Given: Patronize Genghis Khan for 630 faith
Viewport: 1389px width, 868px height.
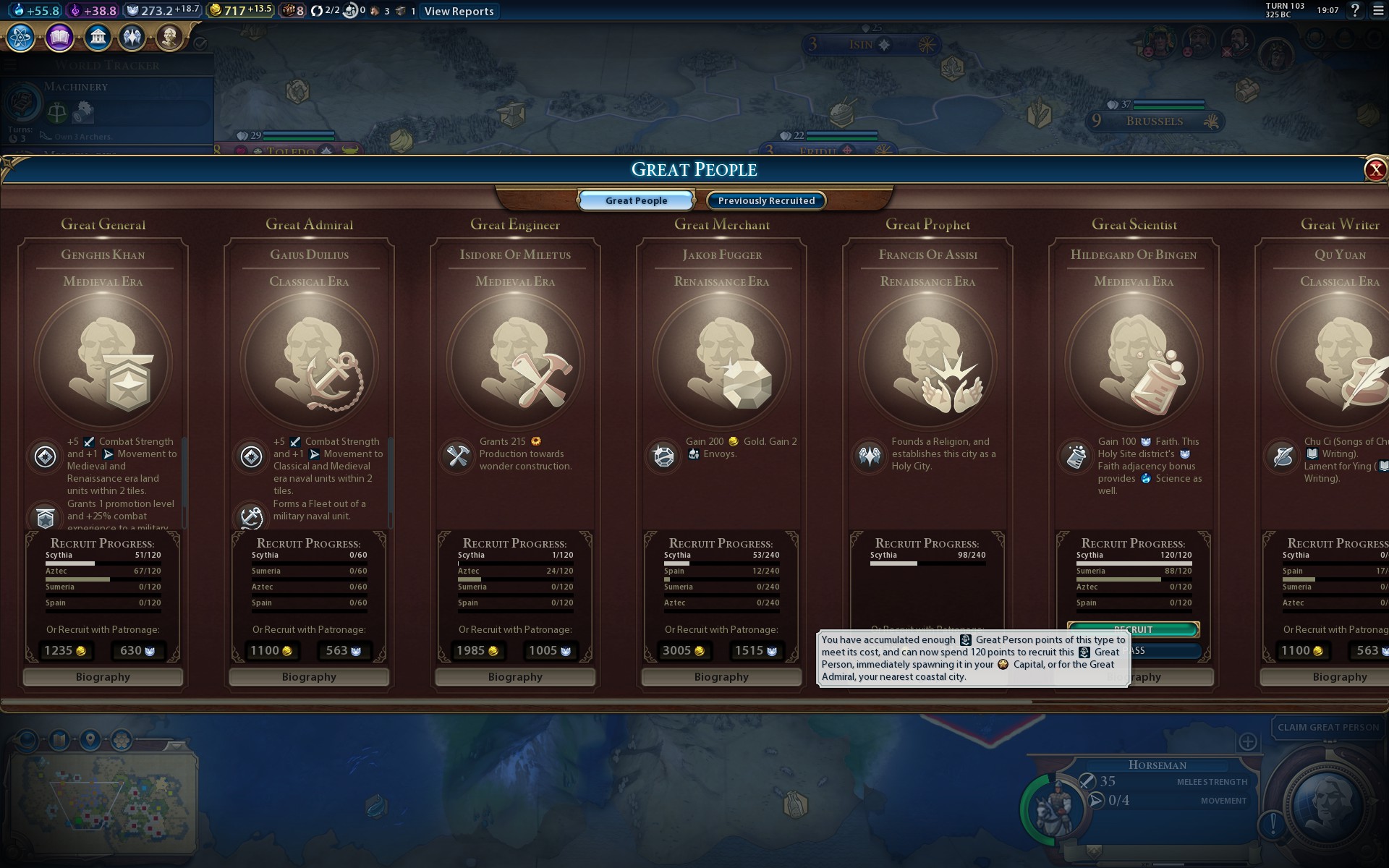Looking at the screenshot, I should (137, 651).
